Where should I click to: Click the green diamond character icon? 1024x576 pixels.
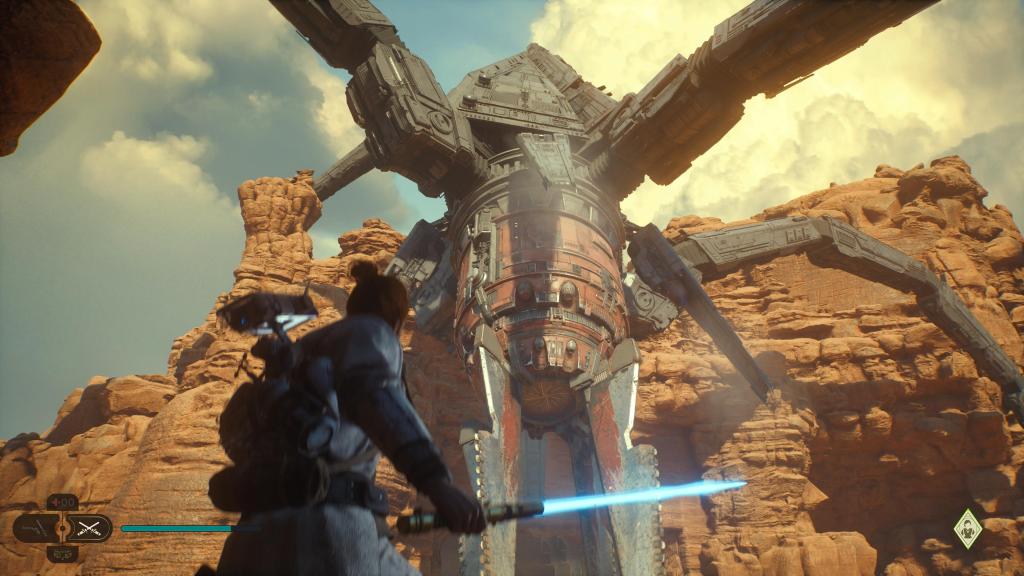click(967, 526)
